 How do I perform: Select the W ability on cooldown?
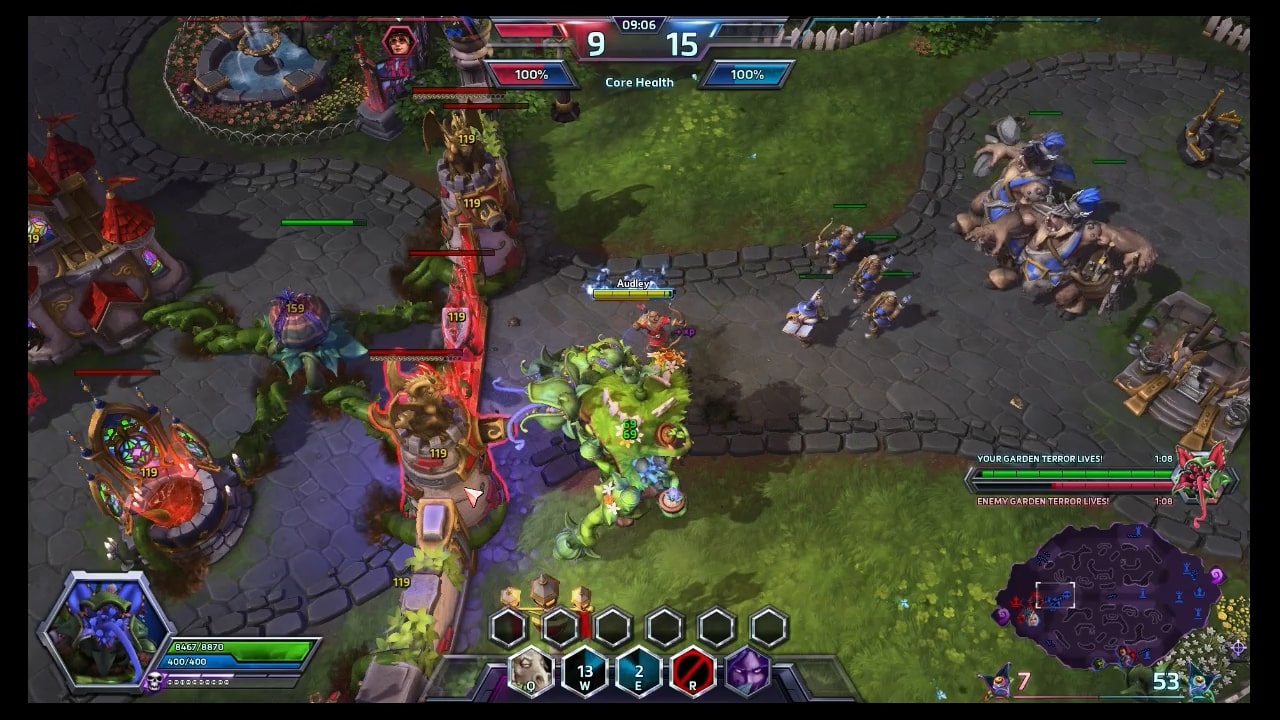coord(584,671)
